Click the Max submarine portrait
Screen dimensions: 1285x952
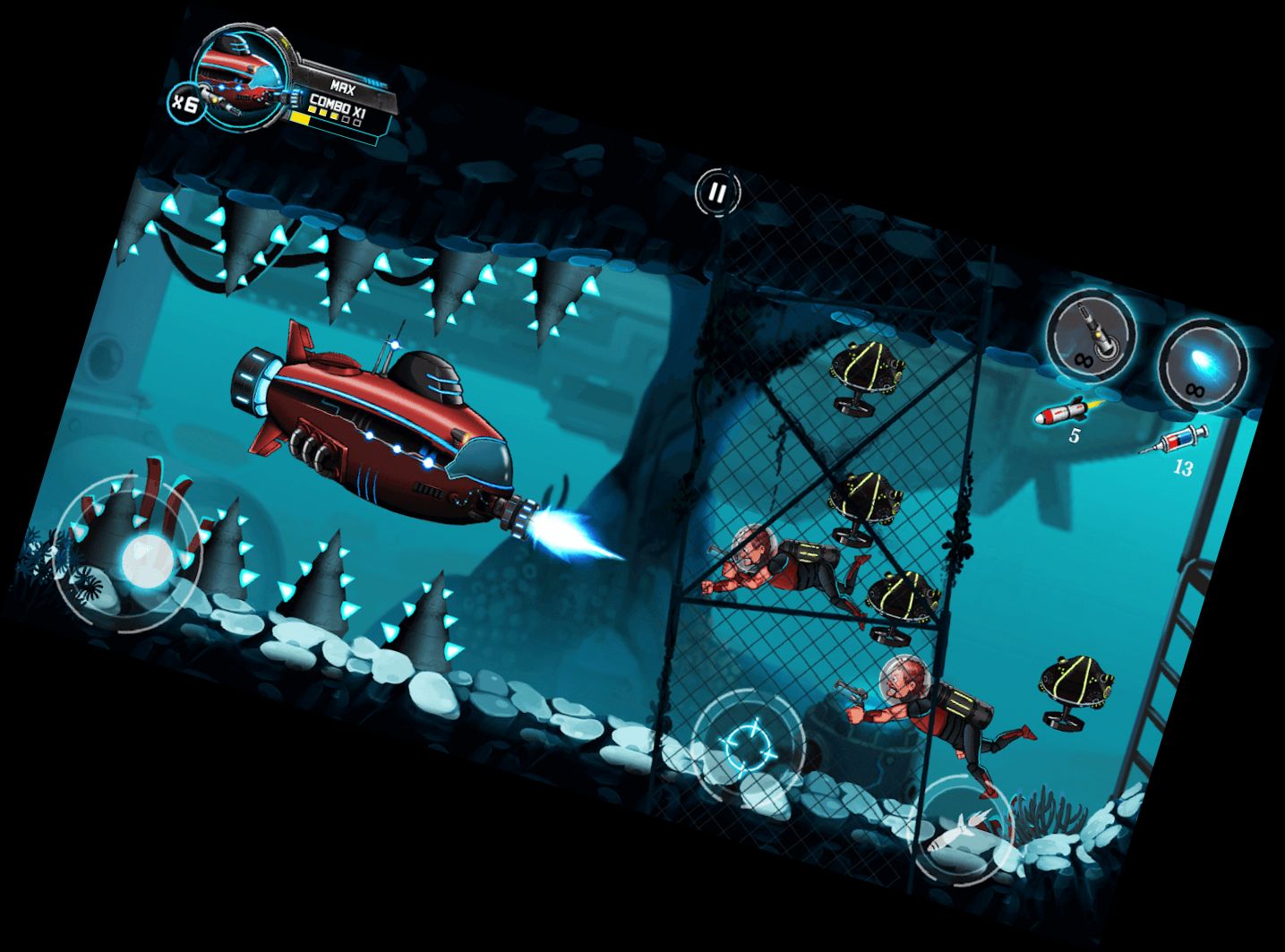coord(240,77)
